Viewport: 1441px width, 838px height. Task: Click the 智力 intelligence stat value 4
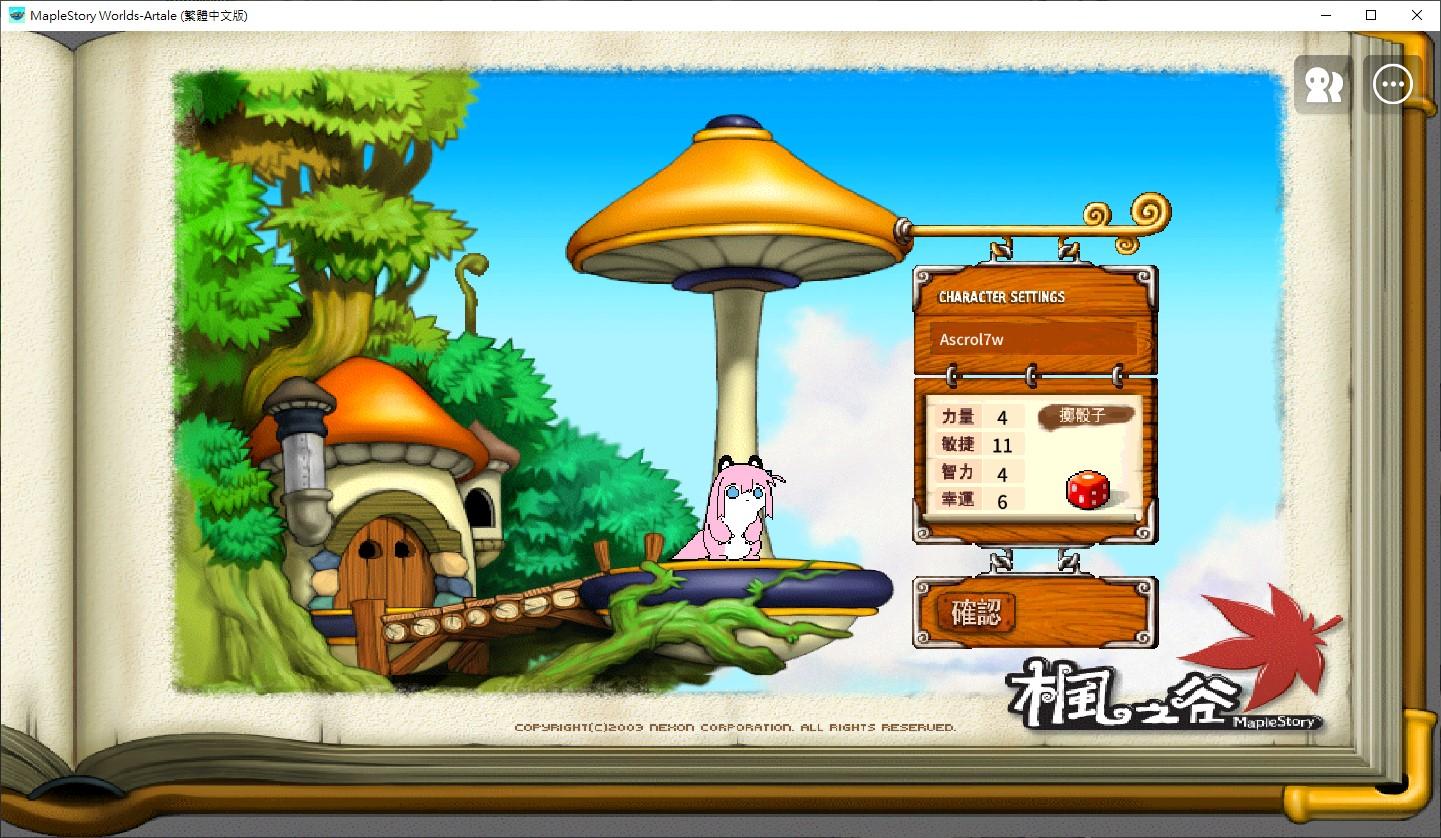pyautogui.click(x=1003, y=472)
